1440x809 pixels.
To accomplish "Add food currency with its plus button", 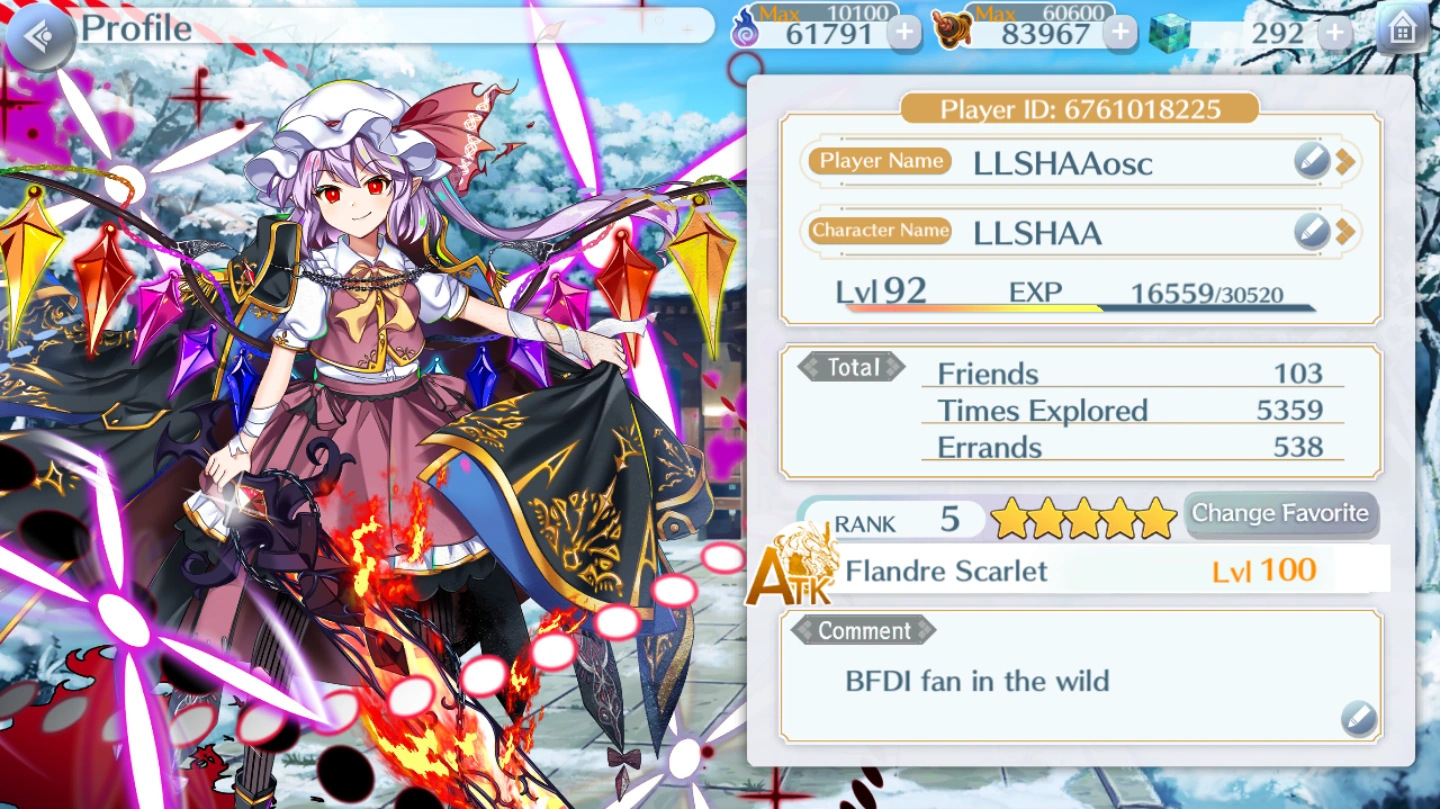I will tap(1120, 33).
